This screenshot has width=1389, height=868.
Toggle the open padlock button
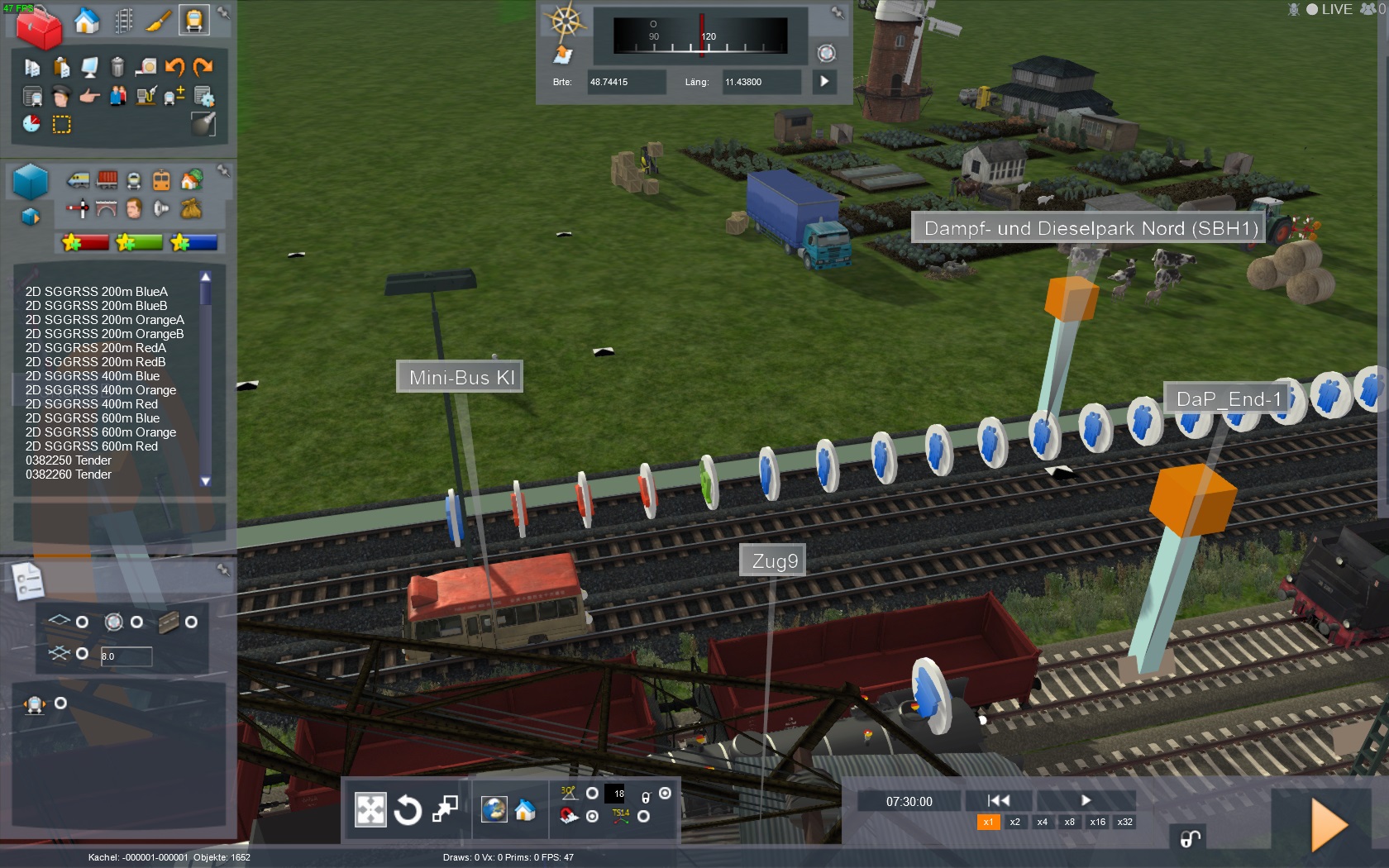click(x=1191, y=839)
